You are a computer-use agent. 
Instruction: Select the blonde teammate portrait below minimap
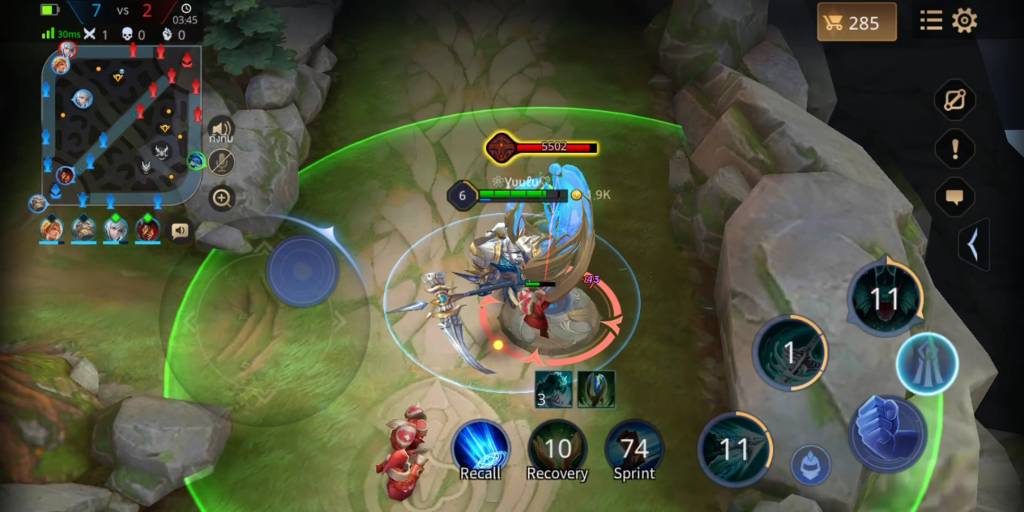52,230
